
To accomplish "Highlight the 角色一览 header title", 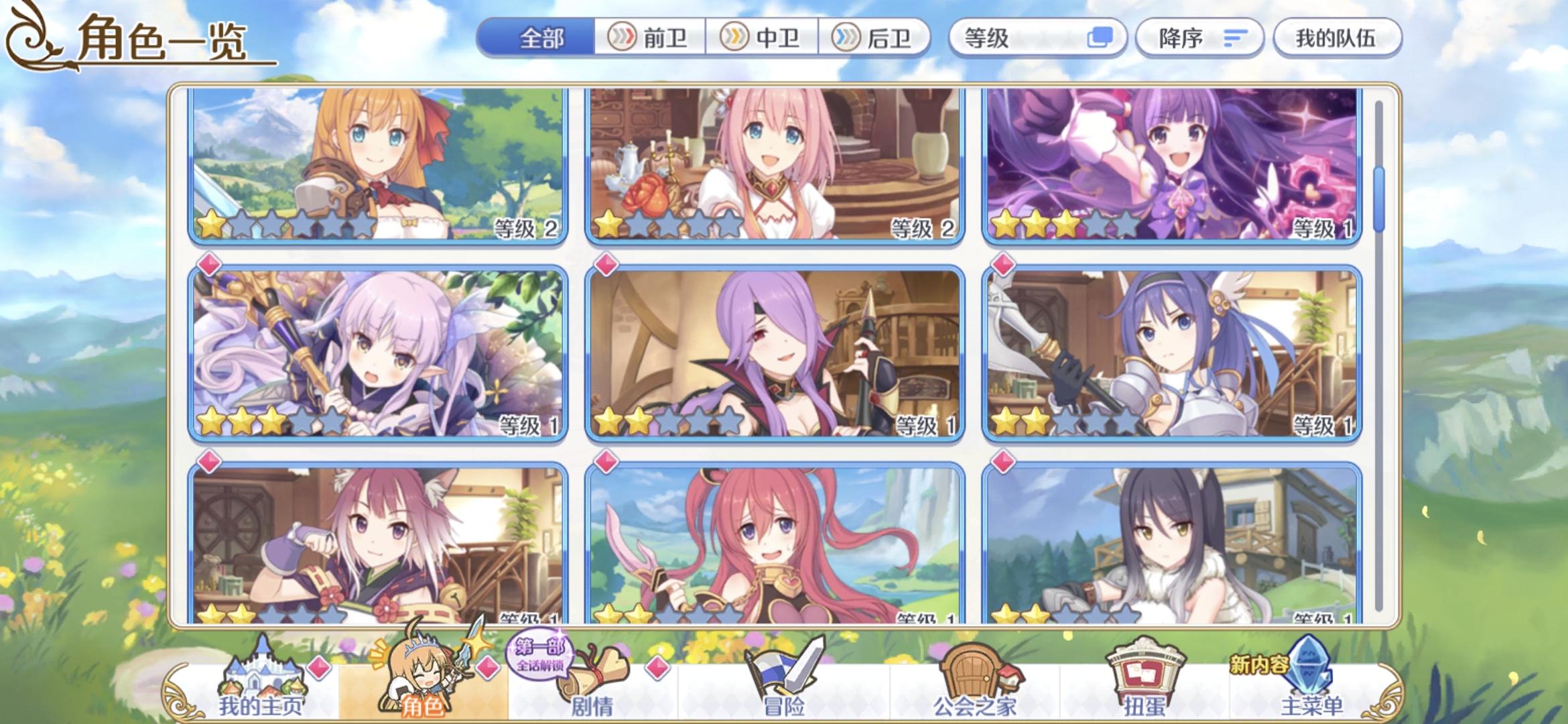I will (x=161, y=38).
